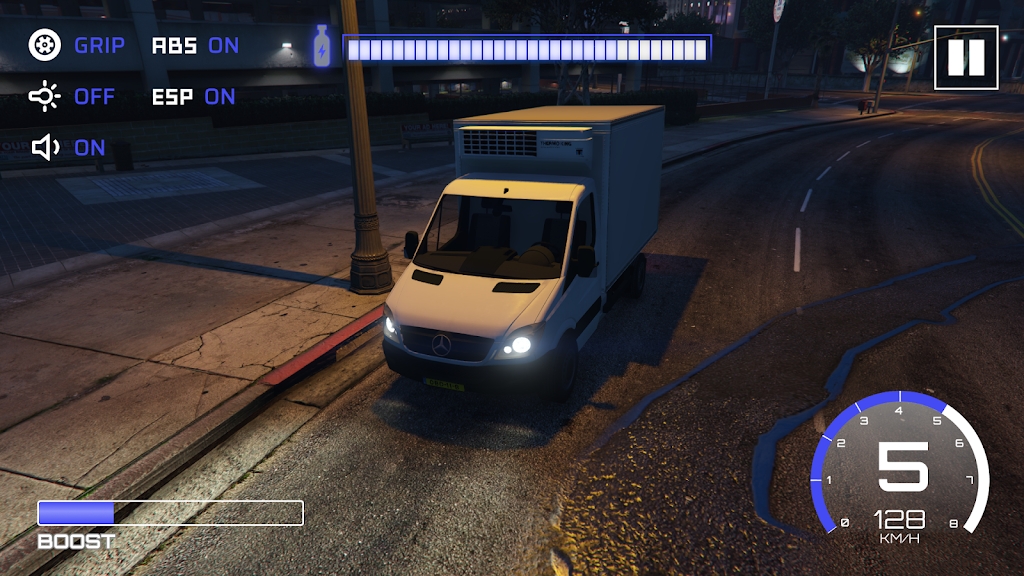The image size is (1024, 576).
Task: Toggle the GRIP drive mode
Action: coord(77,45)
